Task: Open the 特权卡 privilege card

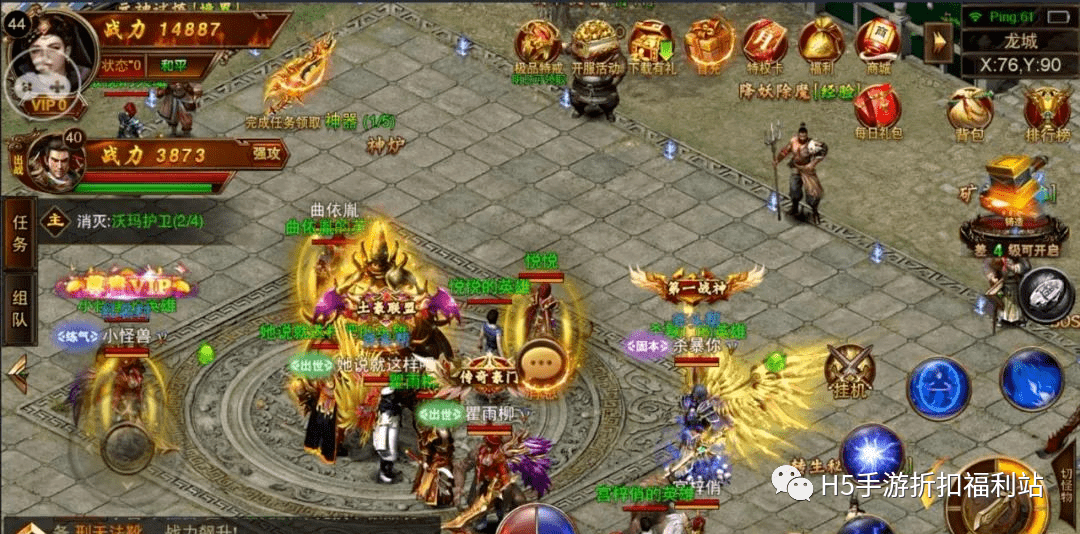Action: [x=765, y=44]
